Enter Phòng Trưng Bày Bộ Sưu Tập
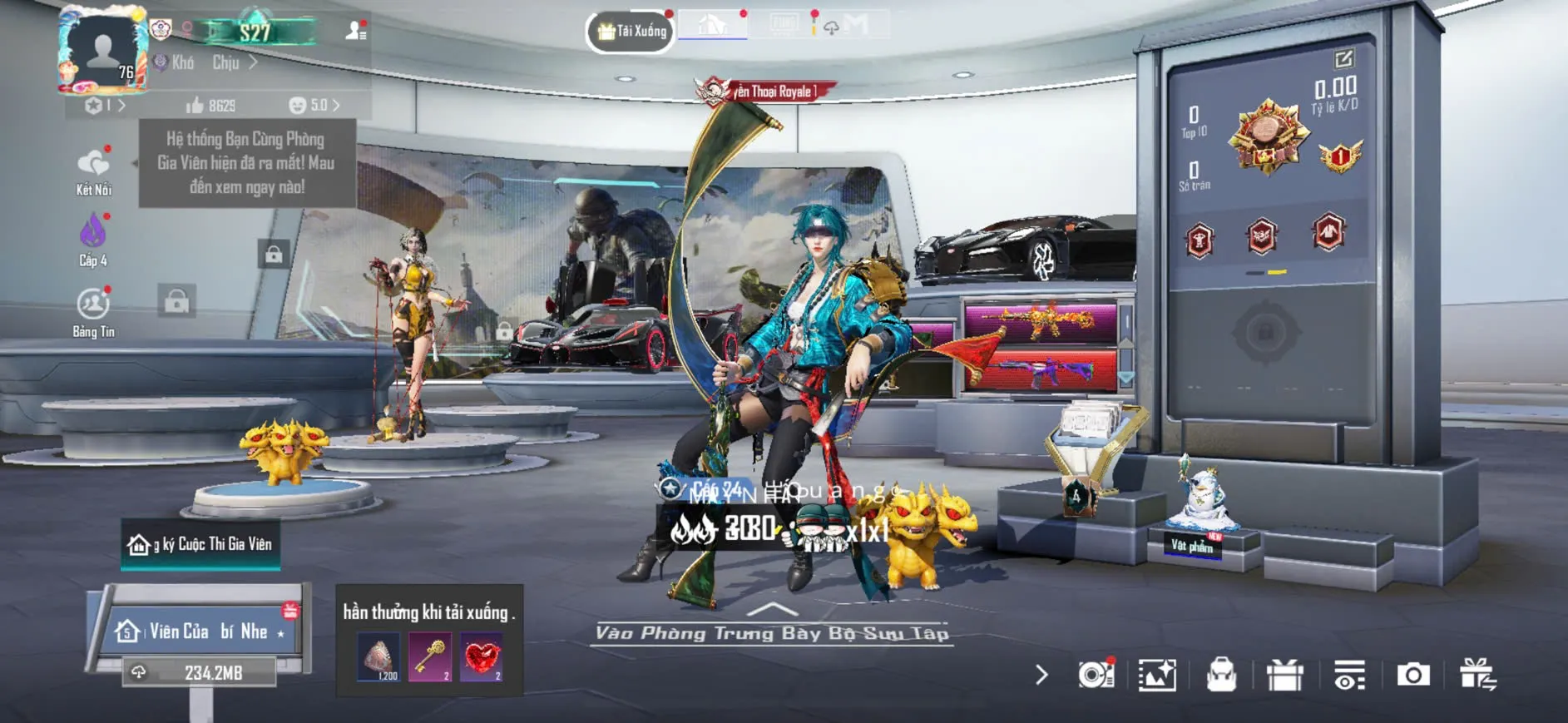1568x723 pixels. [x=772, y=632]
